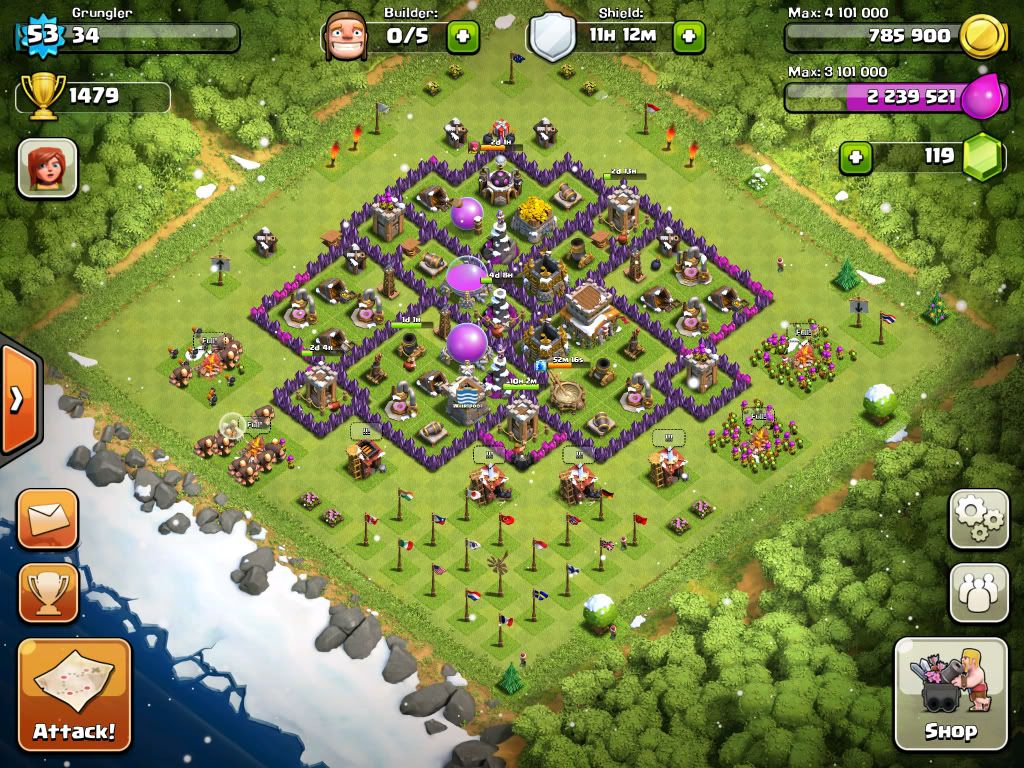This screenshot has height=768, width=1024.
Task: Tap the gold coin resource icon
Action: click(980, 37)
